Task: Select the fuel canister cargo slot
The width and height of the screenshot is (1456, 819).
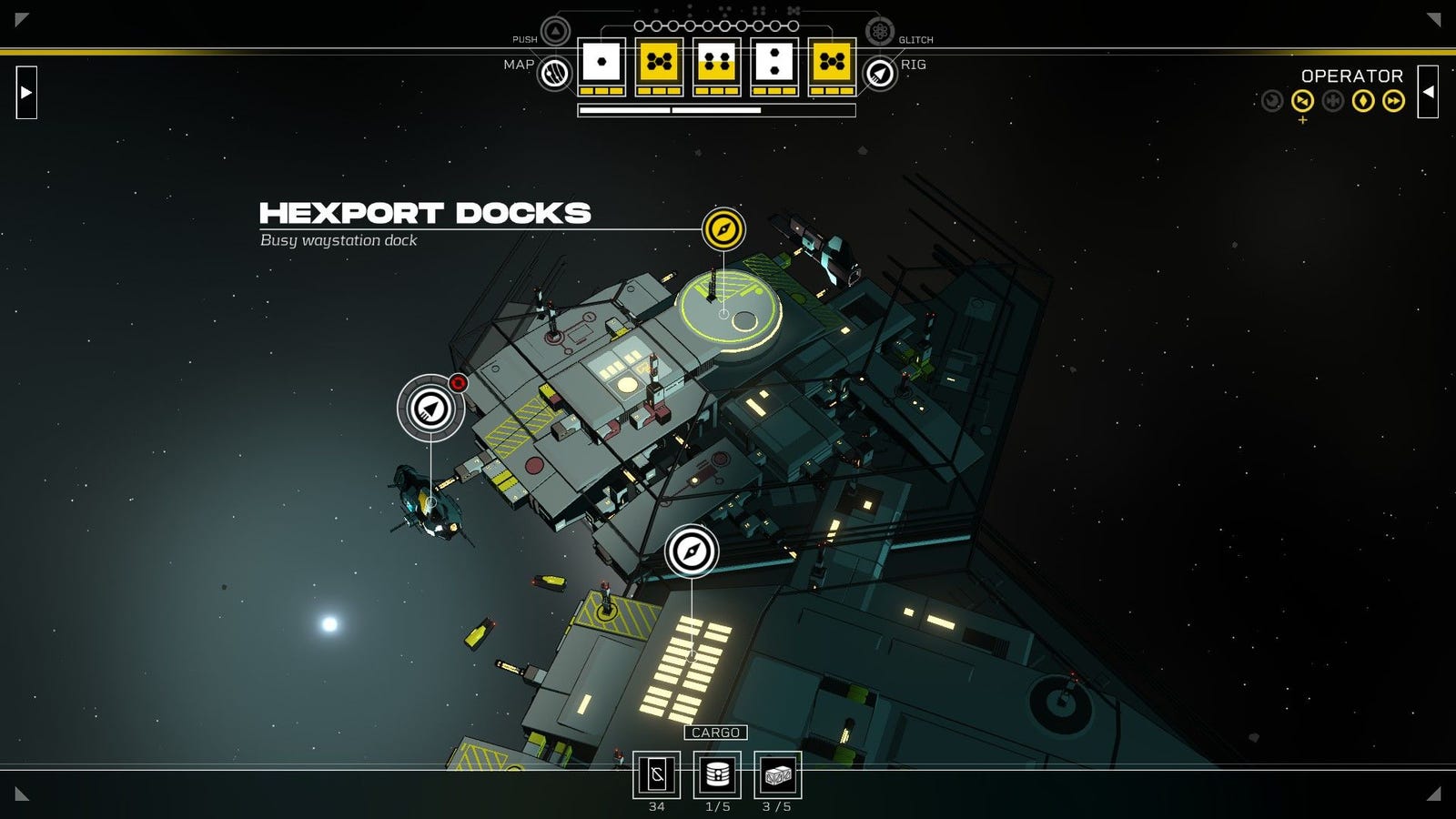Action: pyautogui.click(x=717, y=775)
